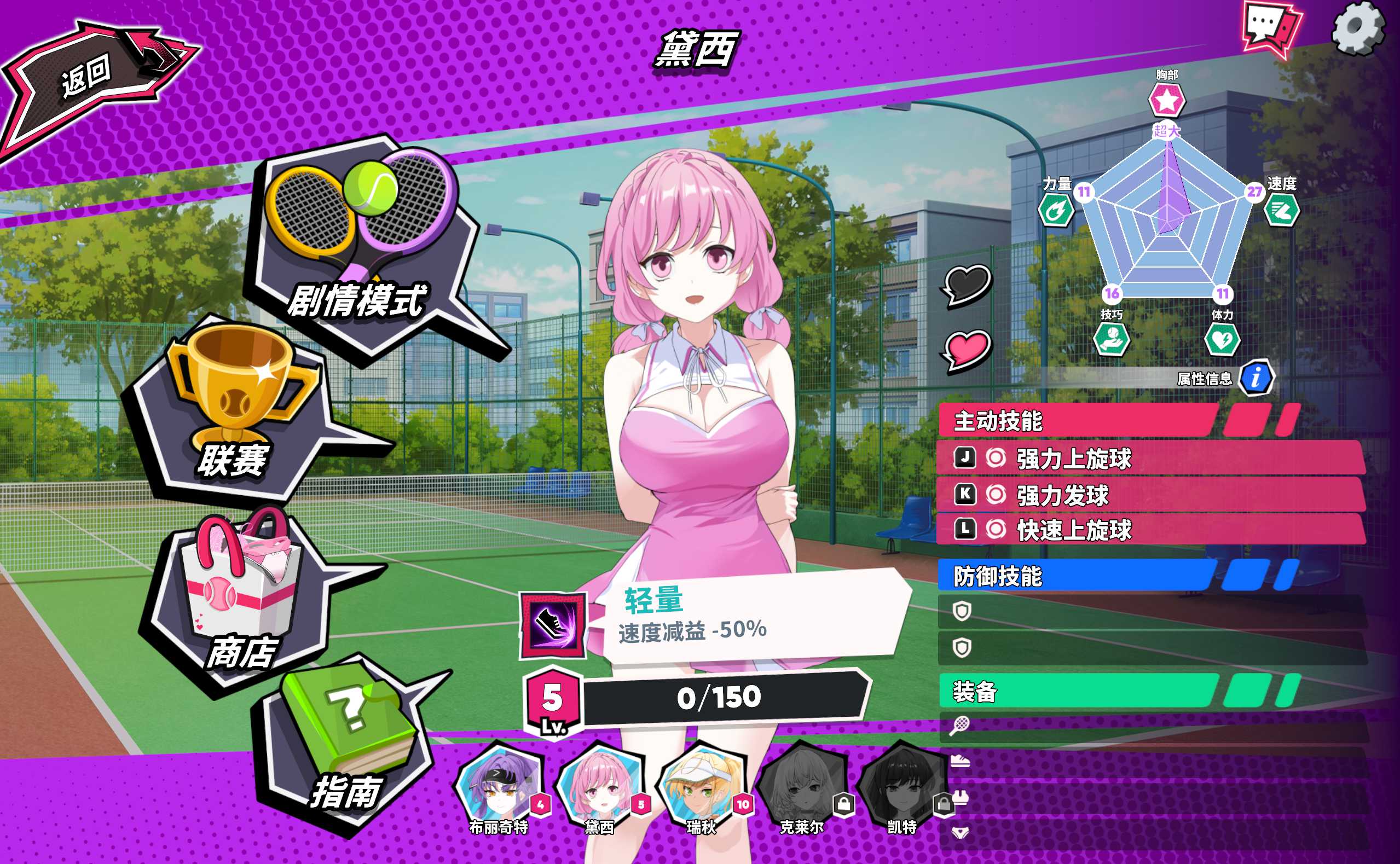1400x864 pixels.
Task: Click the dark heart speech bubble
Action: click(968, 285)
